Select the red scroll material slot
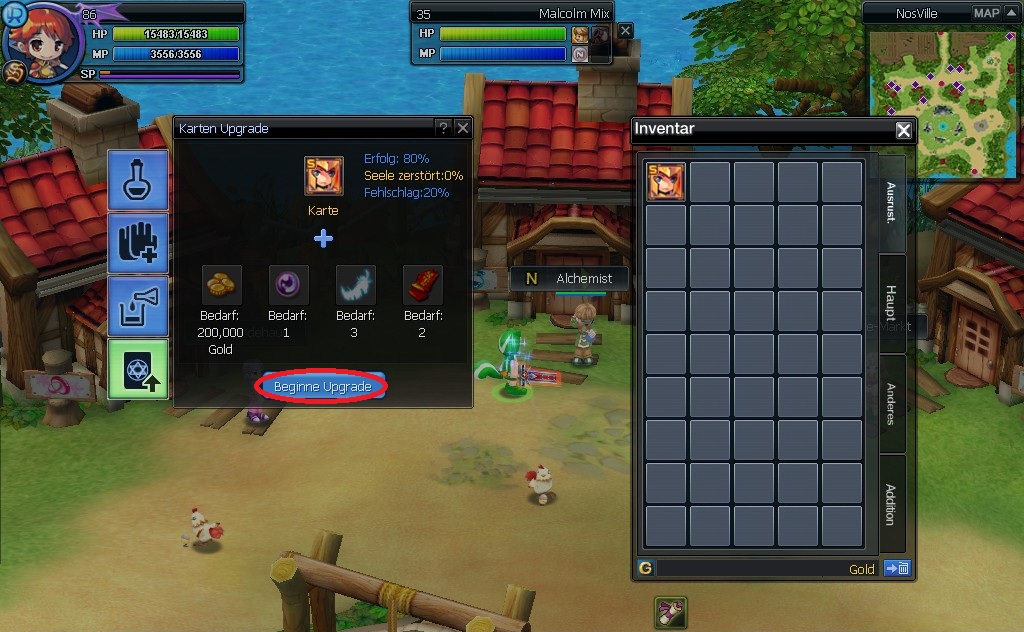The height and width of the screenshot is (632, 1024). coord(422,285)
